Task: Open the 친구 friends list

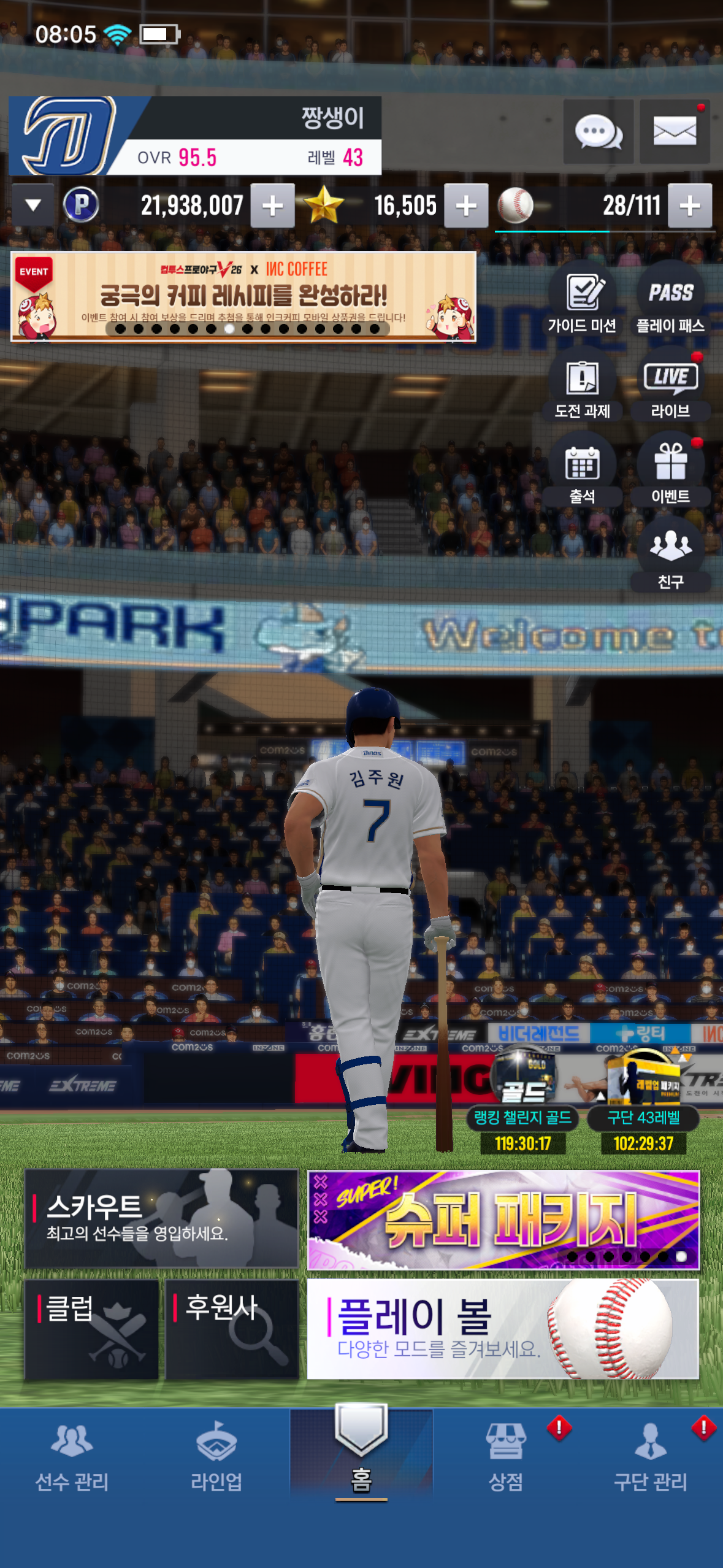Action: 670,555
